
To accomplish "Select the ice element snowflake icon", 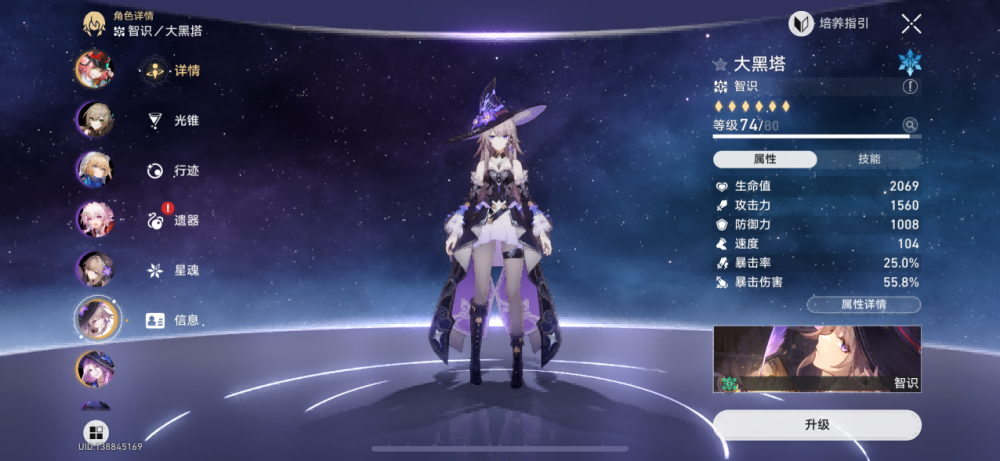I will [x=909, y=62].
